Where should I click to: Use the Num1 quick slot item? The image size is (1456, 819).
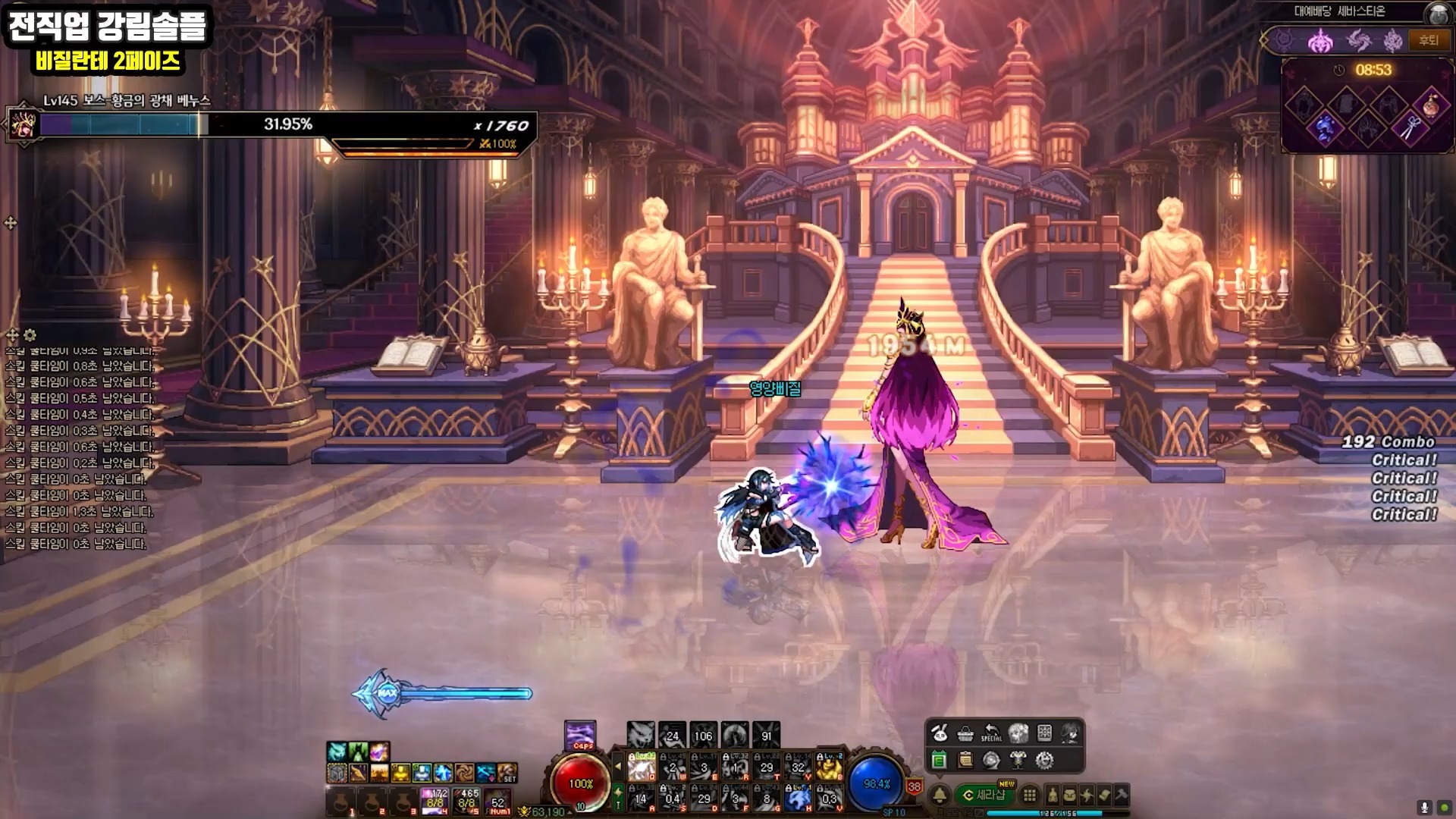pyautogui.click(x=498, y=801)
